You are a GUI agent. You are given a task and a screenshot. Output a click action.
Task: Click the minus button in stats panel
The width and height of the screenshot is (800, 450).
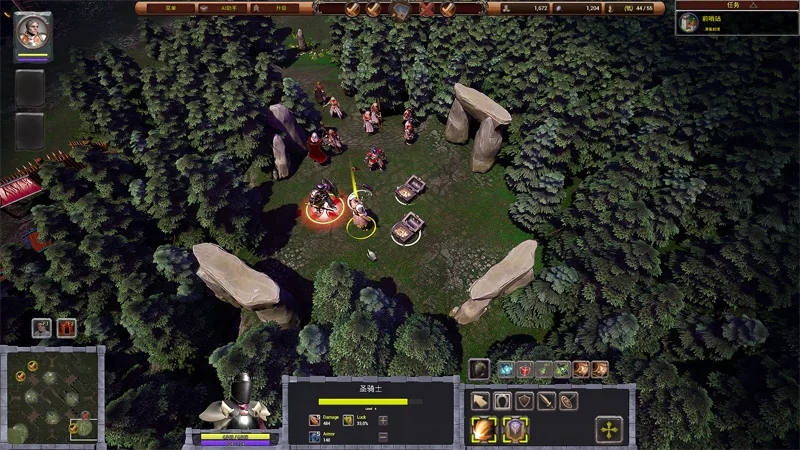(383, 436)
